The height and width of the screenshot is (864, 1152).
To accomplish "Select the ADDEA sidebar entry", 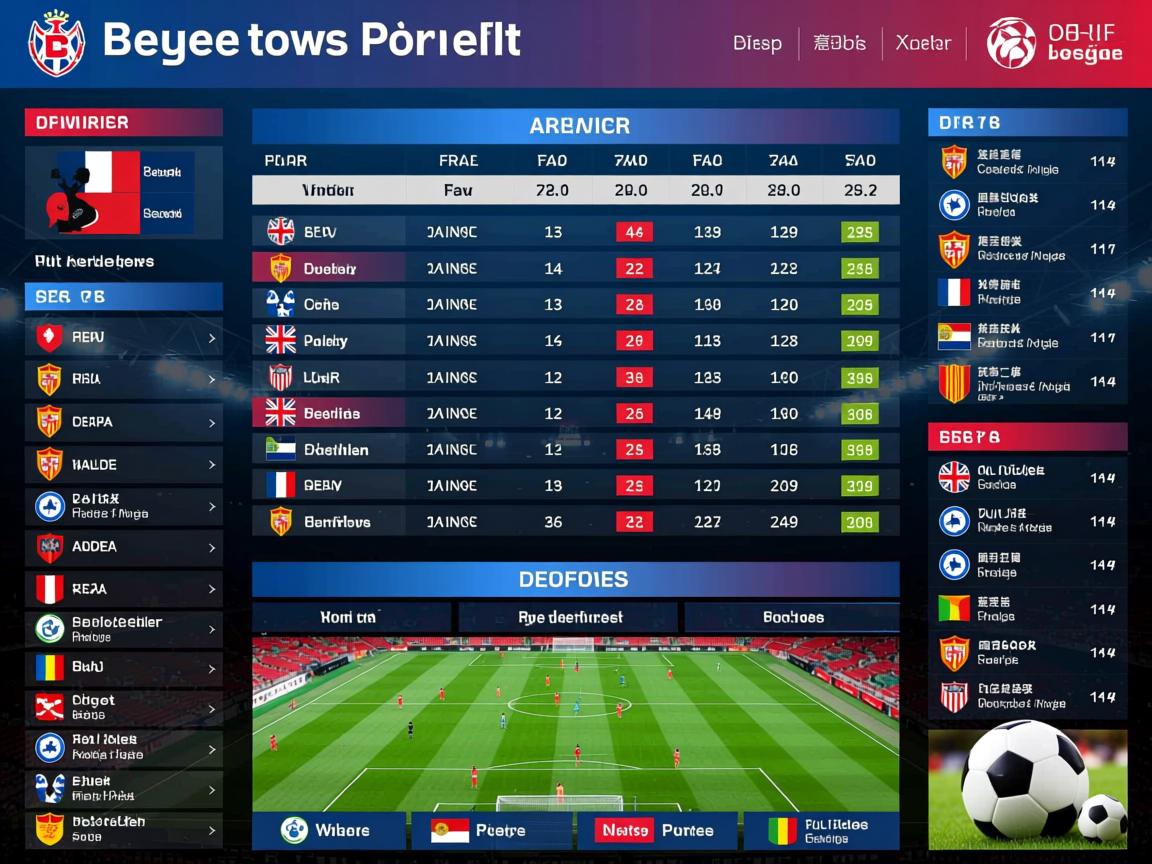I will click(x=124, y=547).
